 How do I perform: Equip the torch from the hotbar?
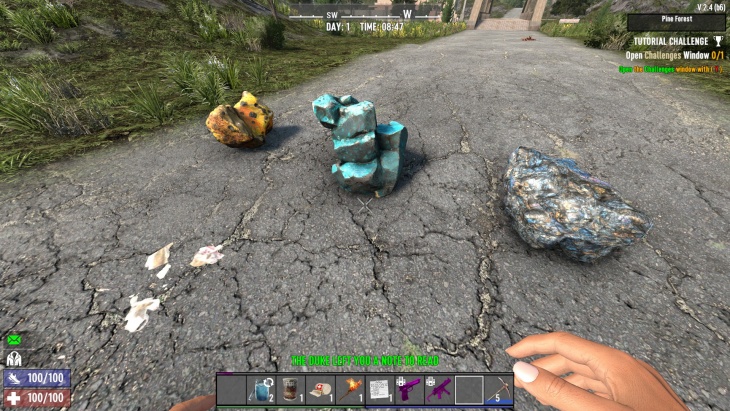coord(351,389)
